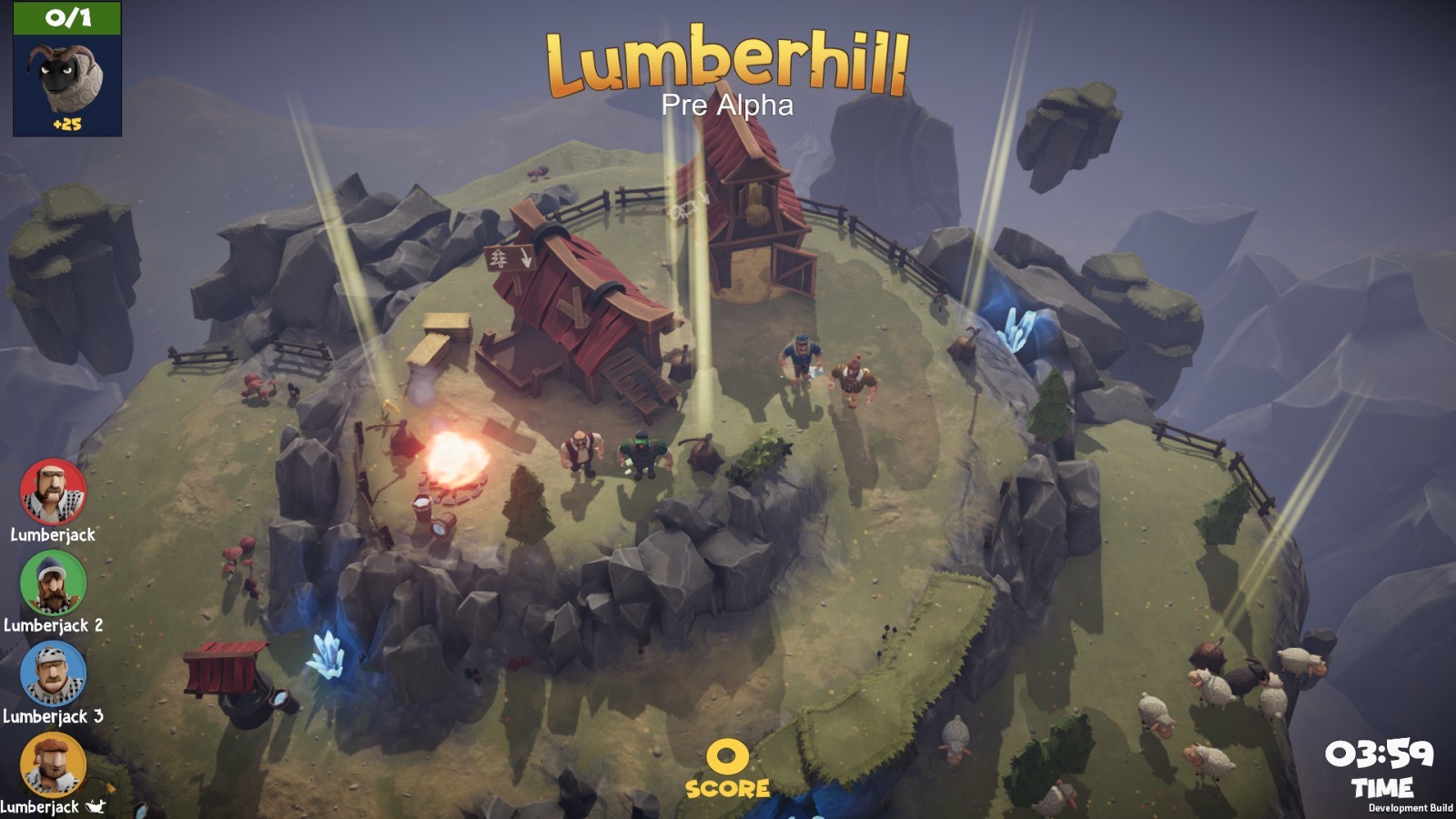The image size is (1456, 819).
Task: Click the directional arrow signpost on the barn
Action: click(x=508, y=256)
